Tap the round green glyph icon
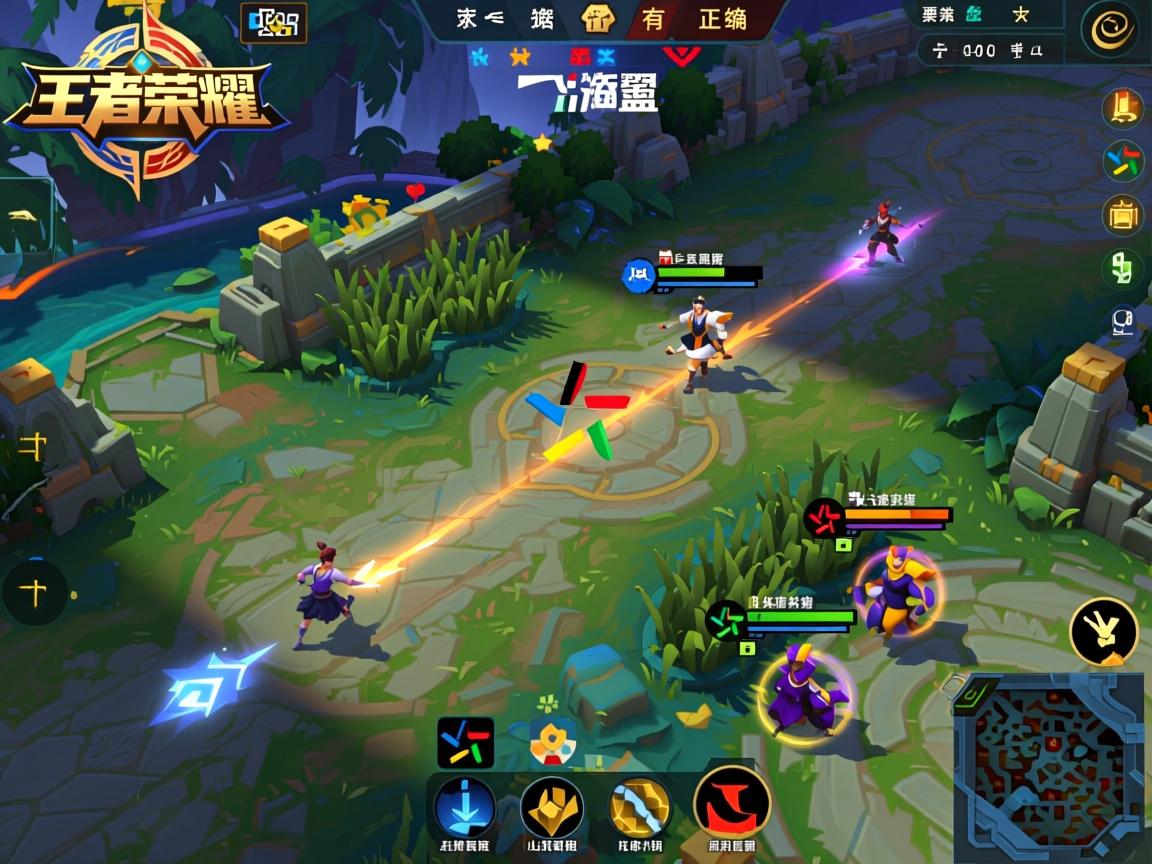 1123,268
